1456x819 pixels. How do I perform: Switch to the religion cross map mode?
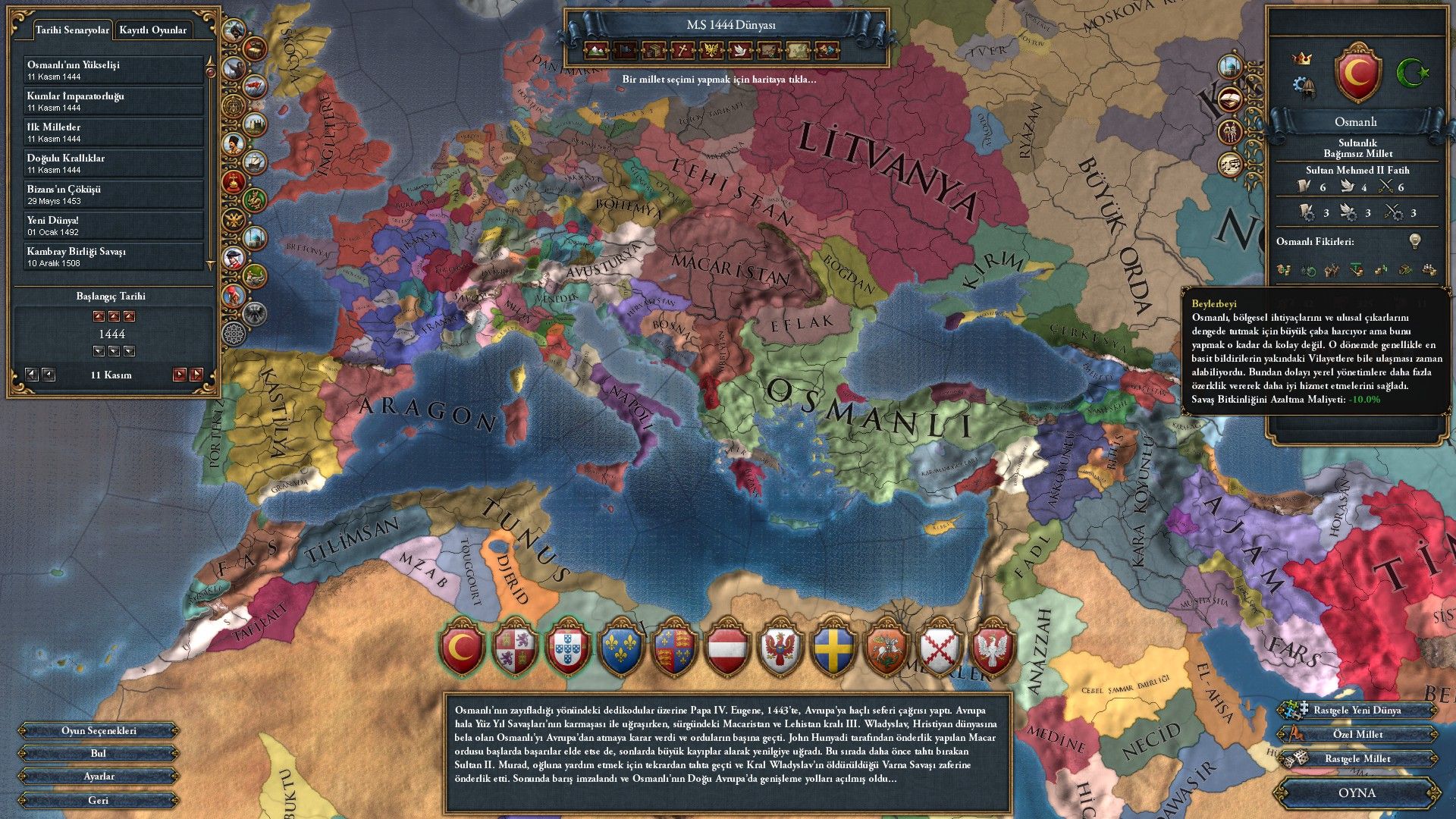click(x=682, y=51)
